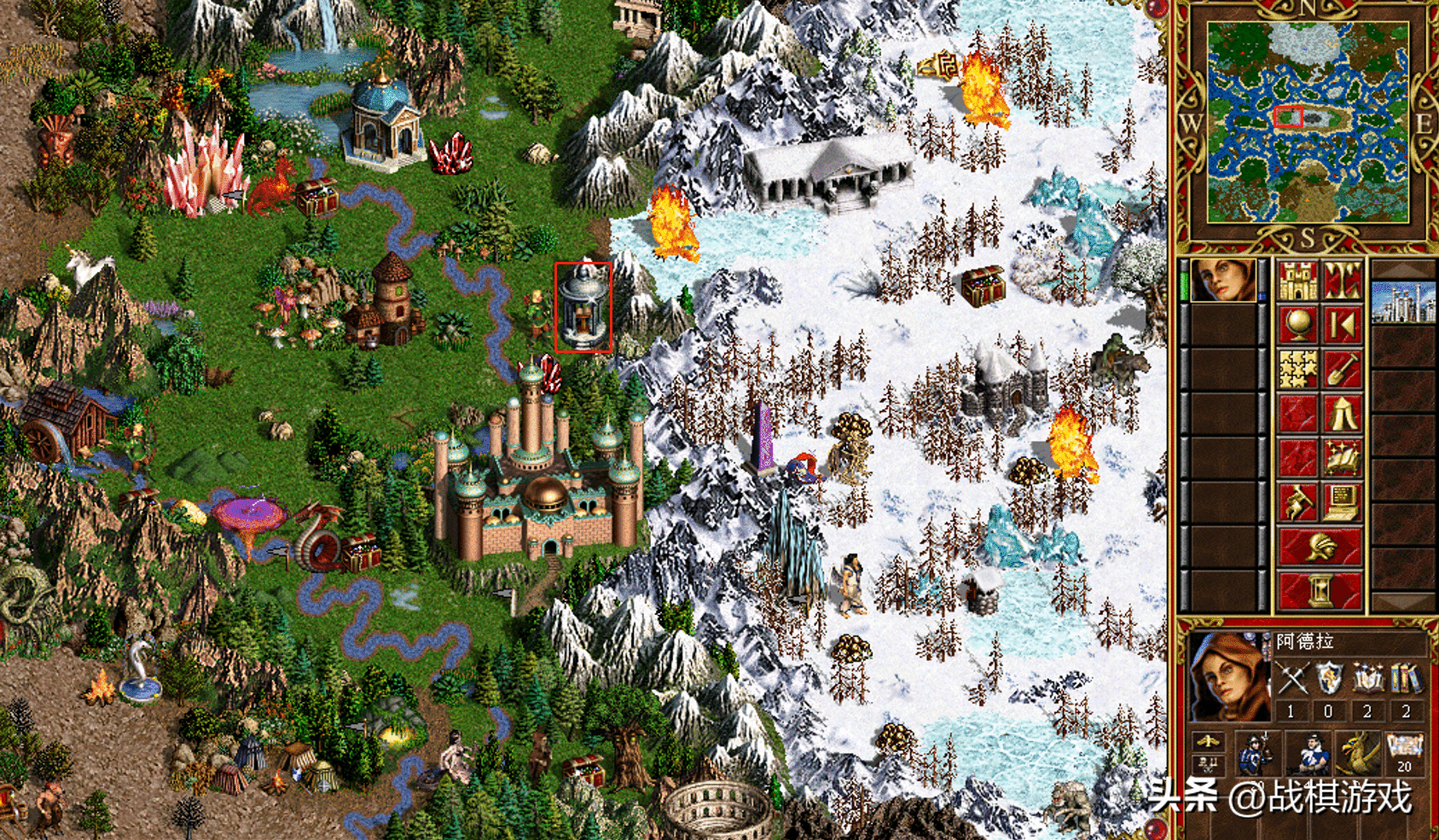Open the spellbook with sparkles button

click(x=1342, y=458)
